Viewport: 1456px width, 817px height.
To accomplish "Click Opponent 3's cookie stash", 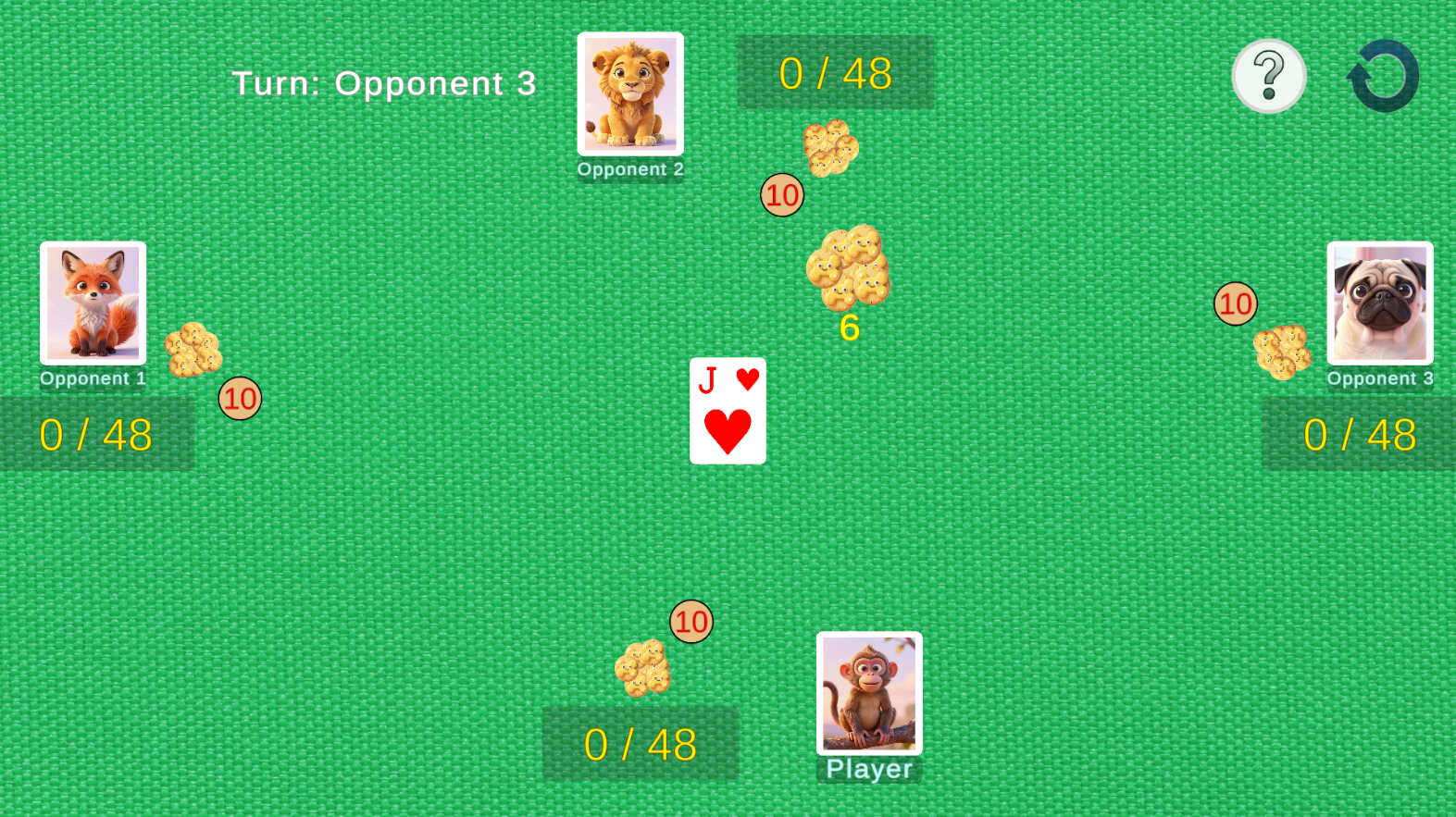I will (1283, 353).
